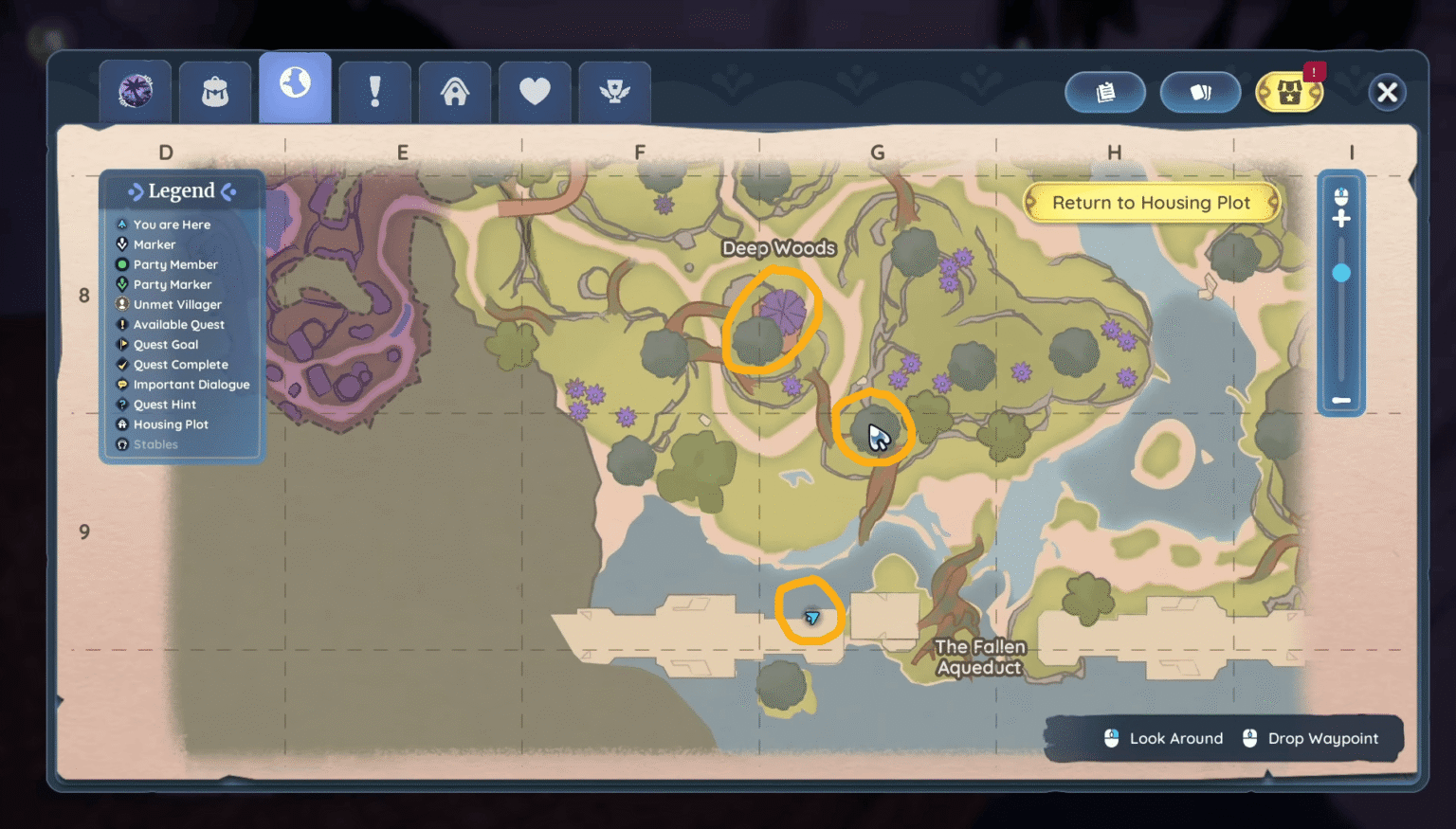
Task: Expand the Legend panel header
Action: point(182,190)
